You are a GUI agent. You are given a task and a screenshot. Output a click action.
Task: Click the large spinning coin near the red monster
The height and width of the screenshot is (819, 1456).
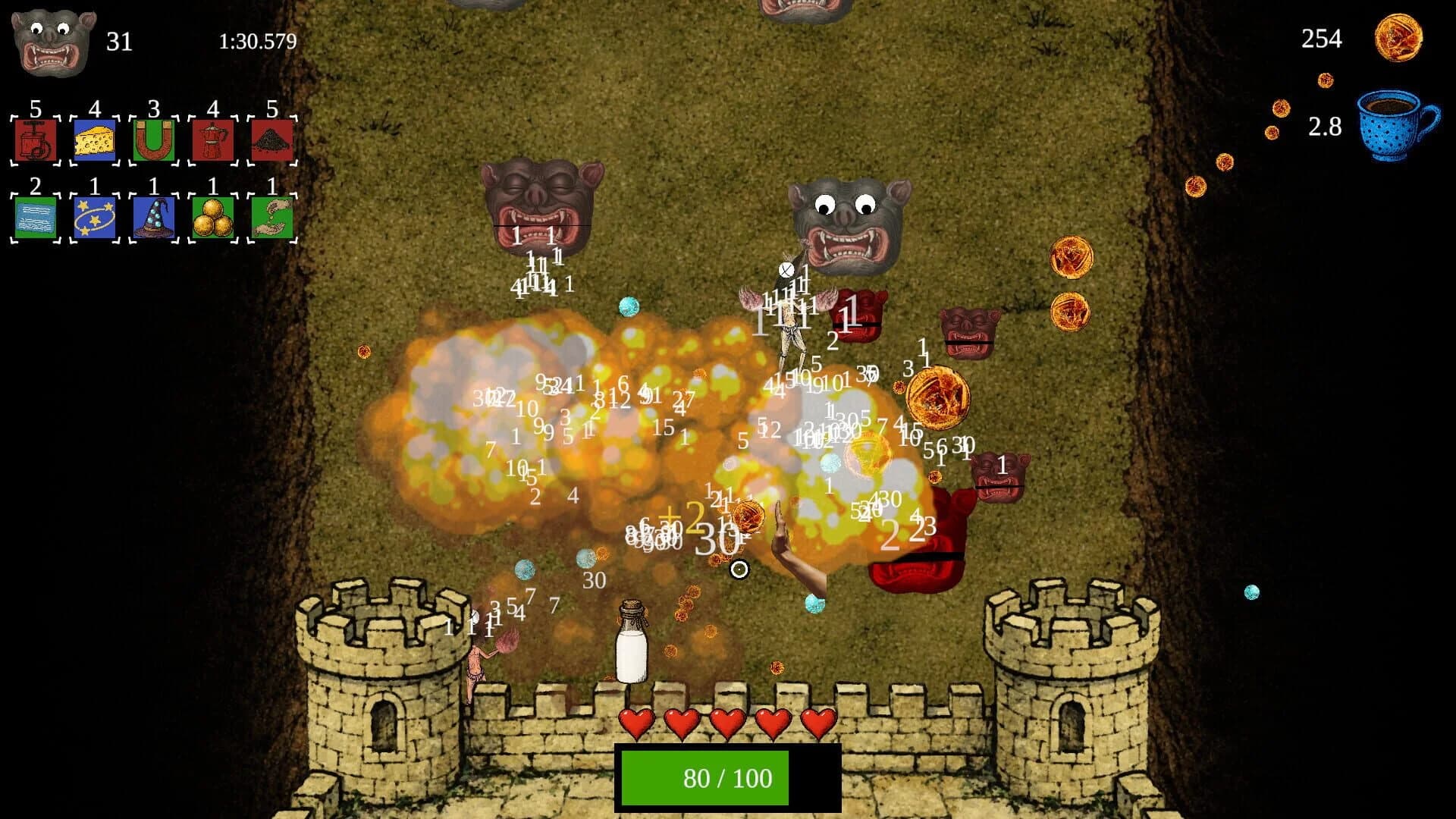point(938,399)
